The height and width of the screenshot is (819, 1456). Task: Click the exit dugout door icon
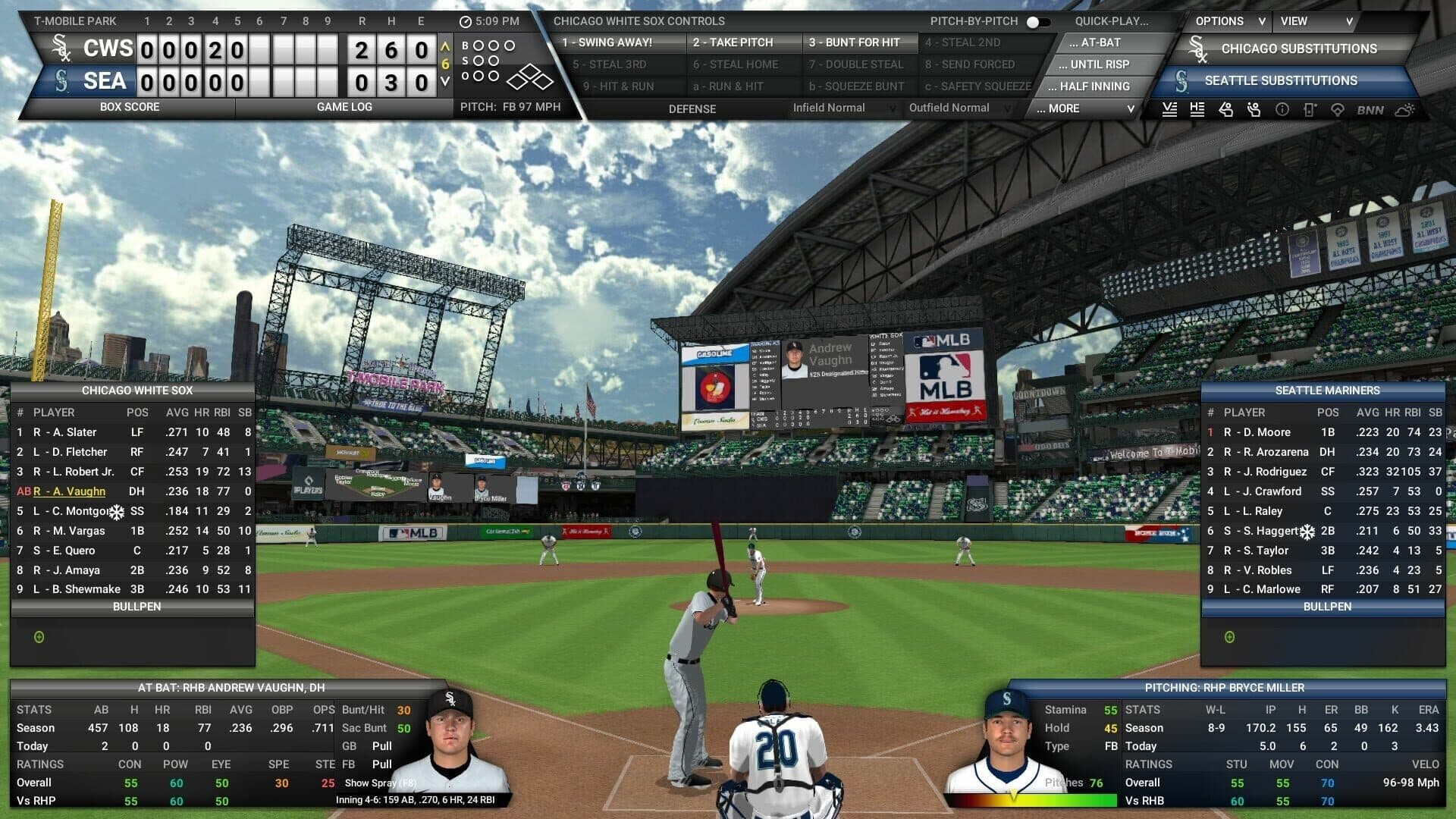coord(1309,110)
